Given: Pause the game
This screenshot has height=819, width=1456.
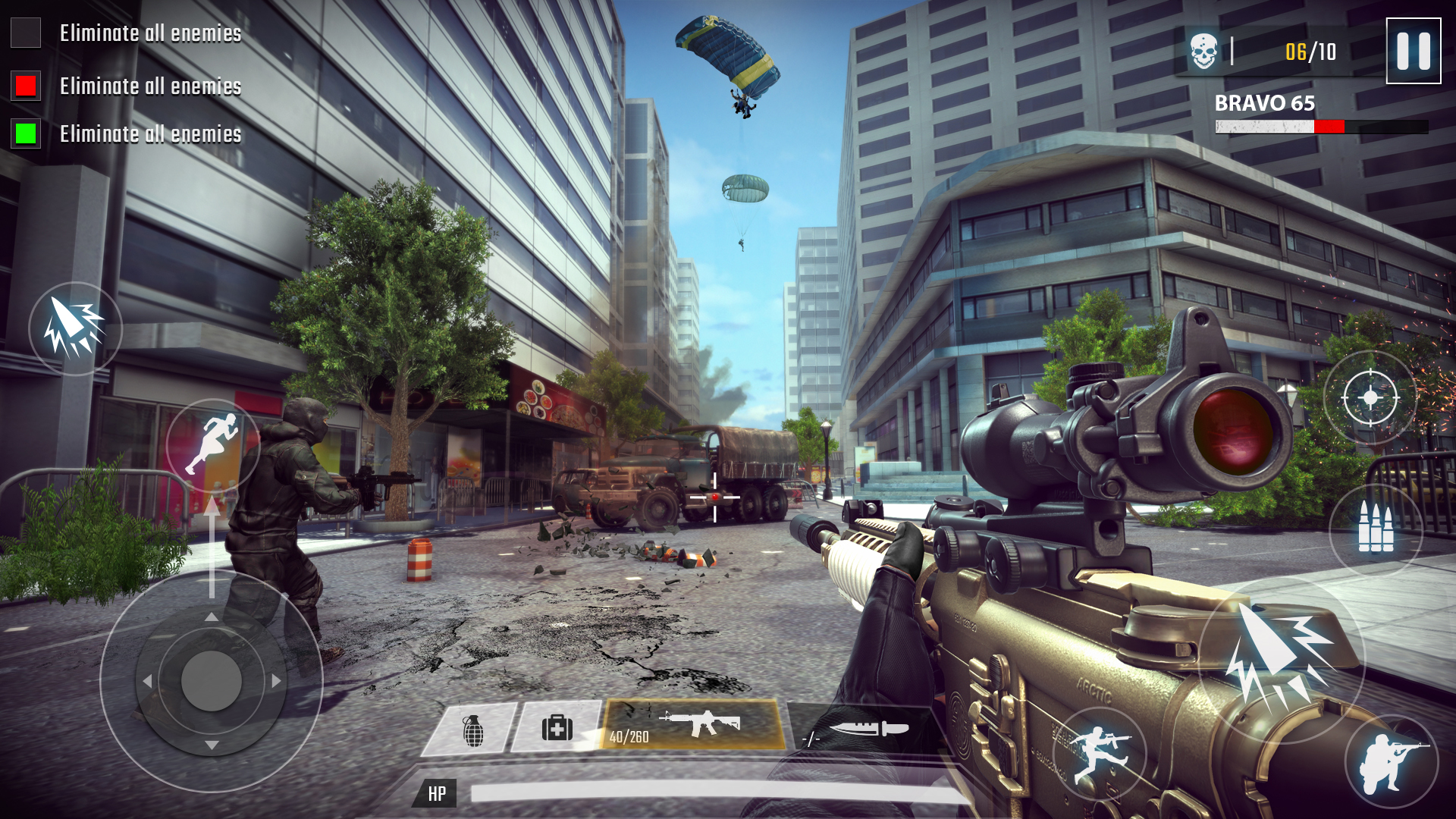Looking at the screenshot, I should pos(1412,52).
